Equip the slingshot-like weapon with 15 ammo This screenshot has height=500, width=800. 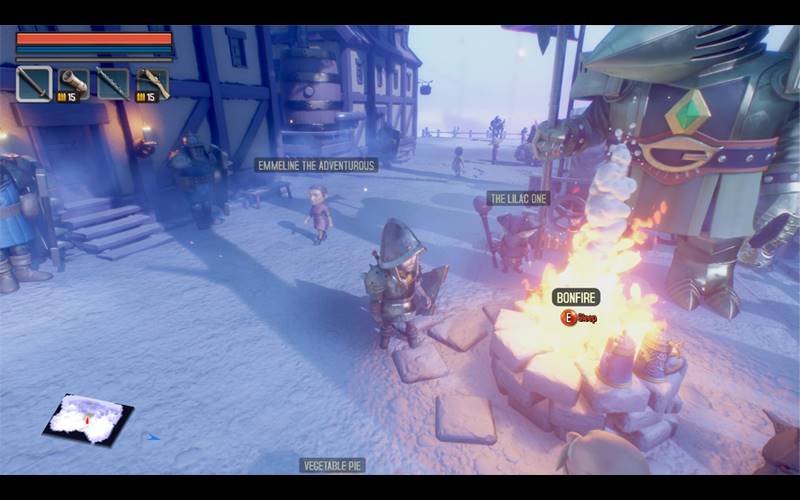(153, 84)
